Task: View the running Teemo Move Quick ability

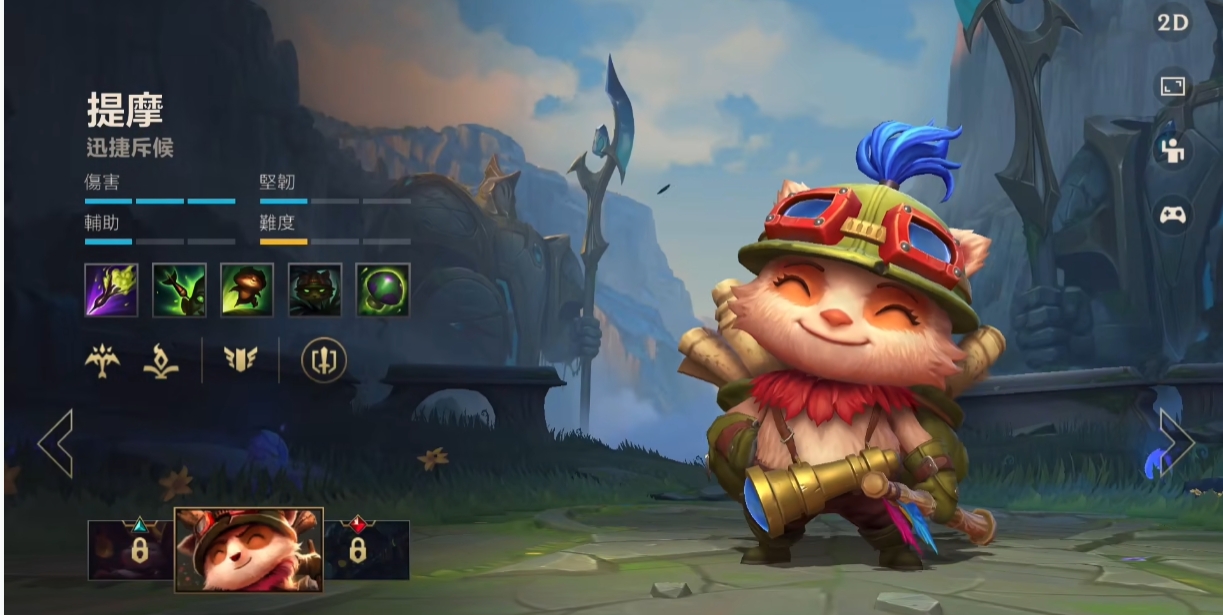Action: coord(247,290)
